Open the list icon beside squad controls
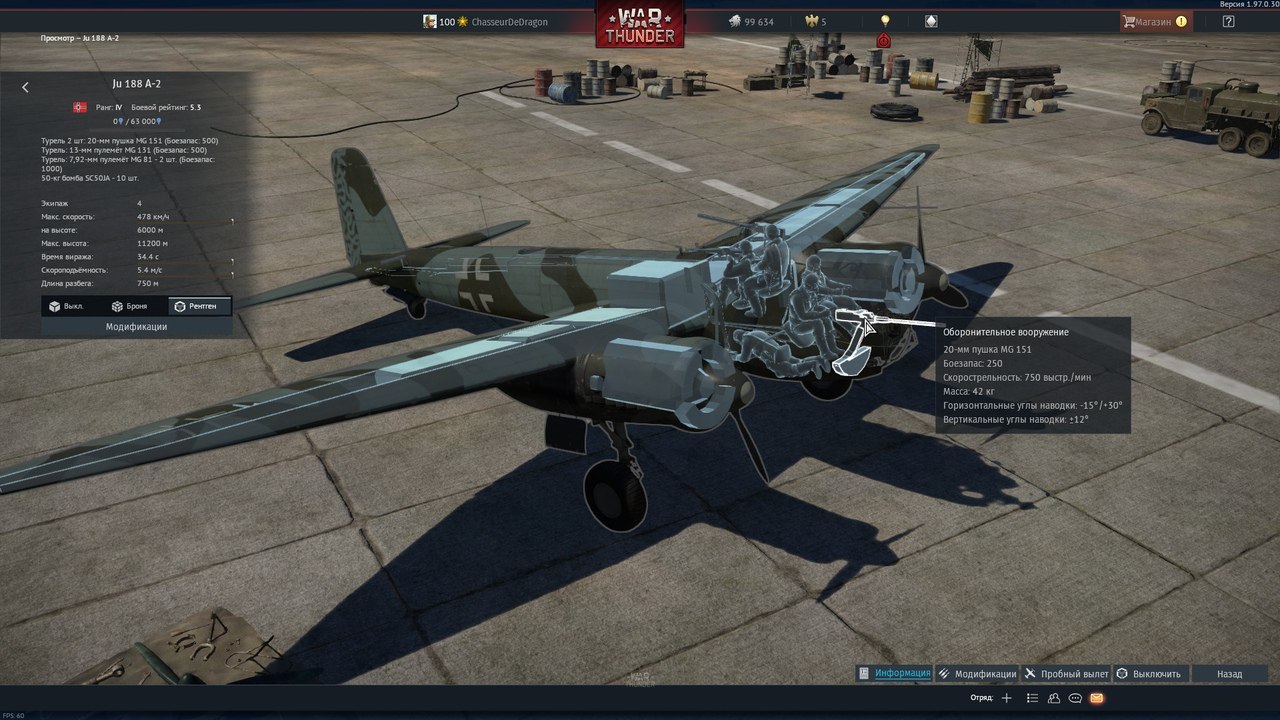Image resolution: width=1280 pixels, height=720 pixels. click(1033, 698)
